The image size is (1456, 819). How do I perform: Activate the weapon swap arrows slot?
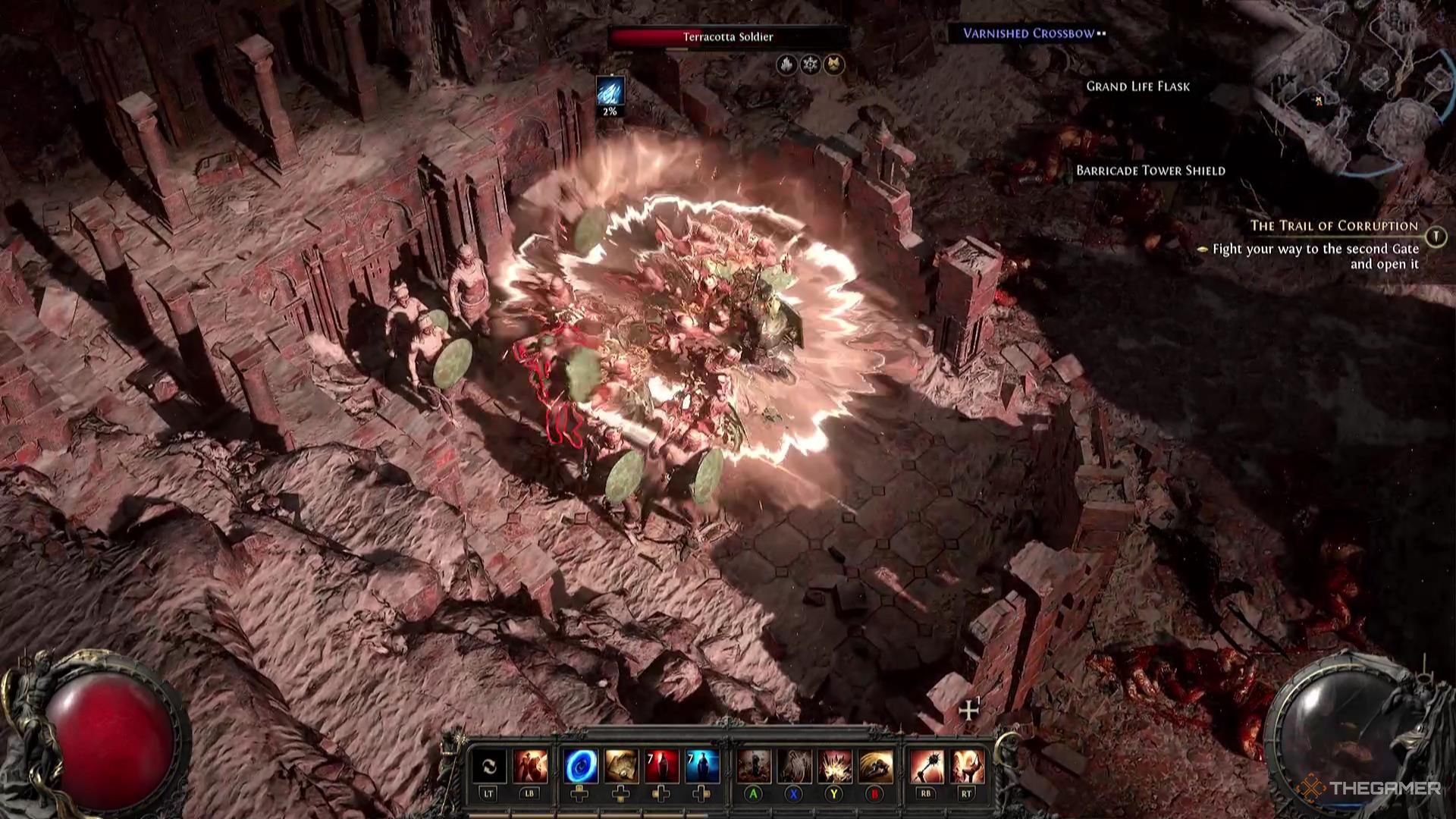tap(489, 767)
